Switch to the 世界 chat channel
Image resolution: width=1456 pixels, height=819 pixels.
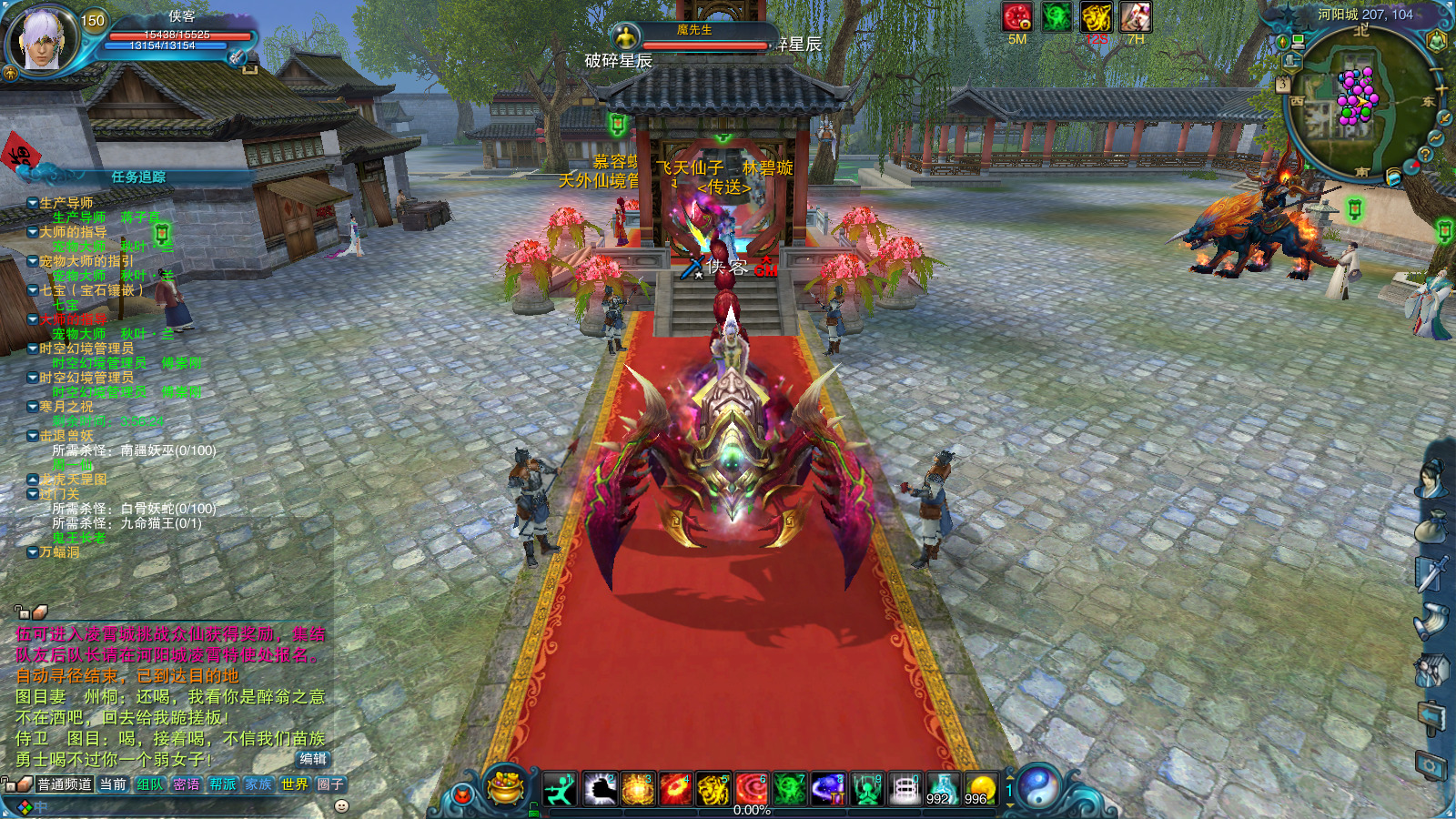pos(294,784)
